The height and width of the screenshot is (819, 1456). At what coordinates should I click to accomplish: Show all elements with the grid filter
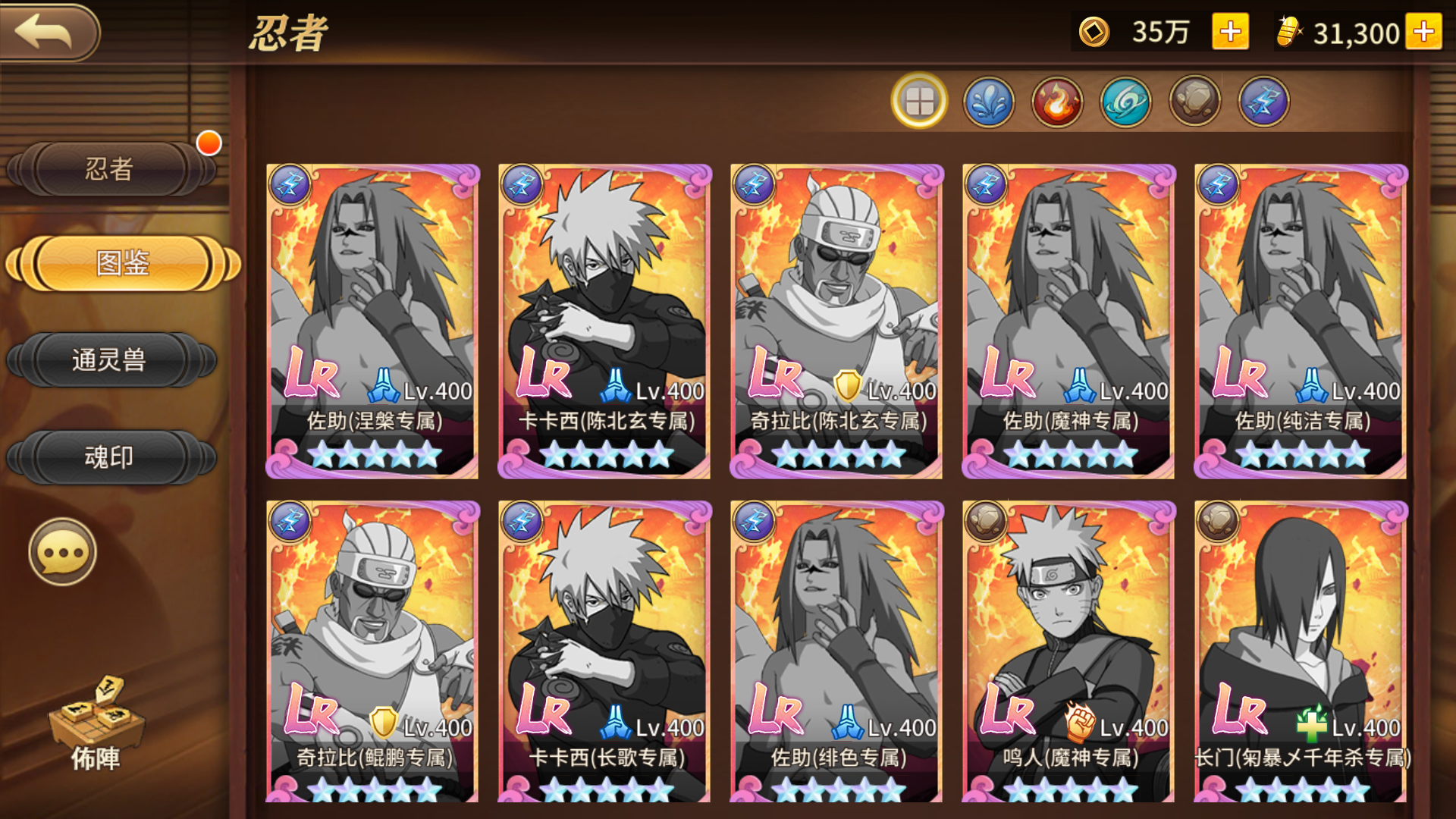pyautogui.click(x=919, y=101)
